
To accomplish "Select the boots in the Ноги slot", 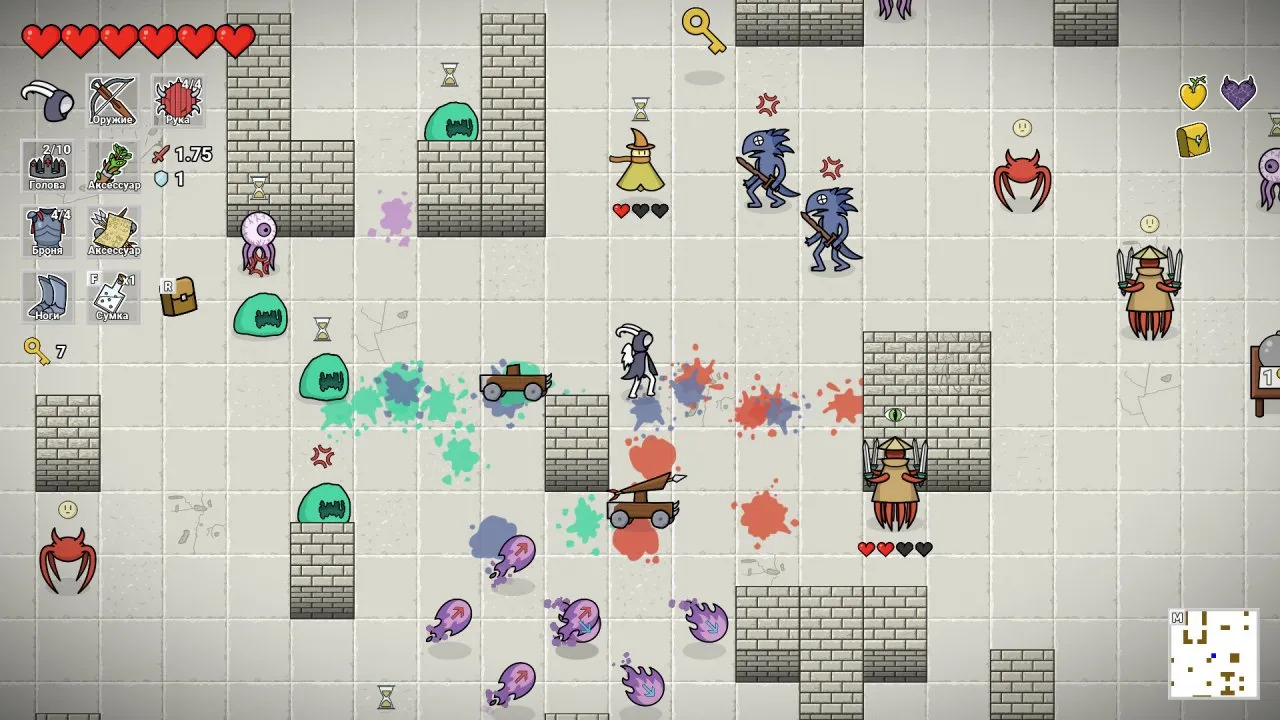I will click(47, 296).
